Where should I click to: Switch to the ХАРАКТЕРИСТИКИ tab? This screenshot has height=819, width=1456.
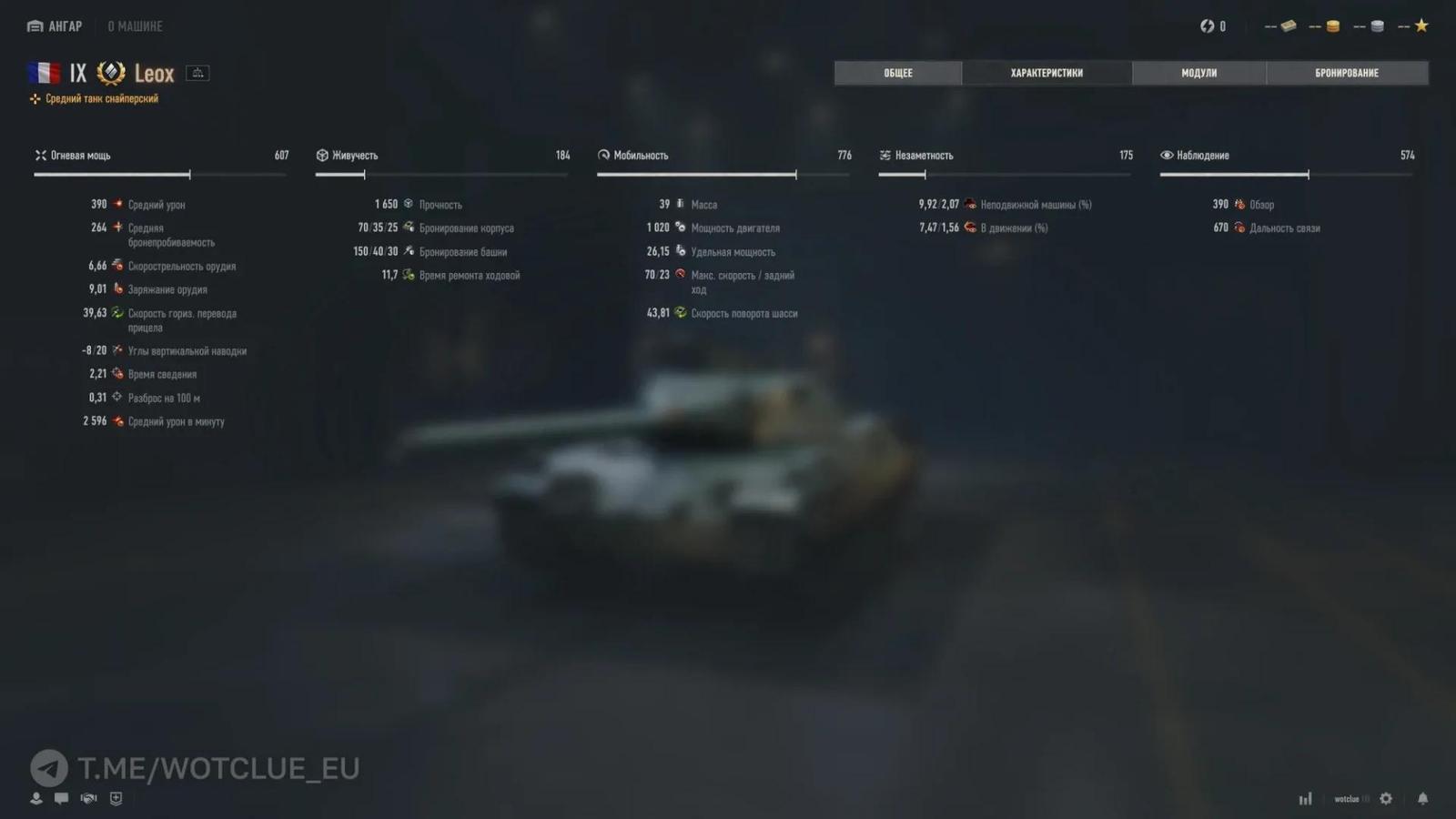[1046, 73]
